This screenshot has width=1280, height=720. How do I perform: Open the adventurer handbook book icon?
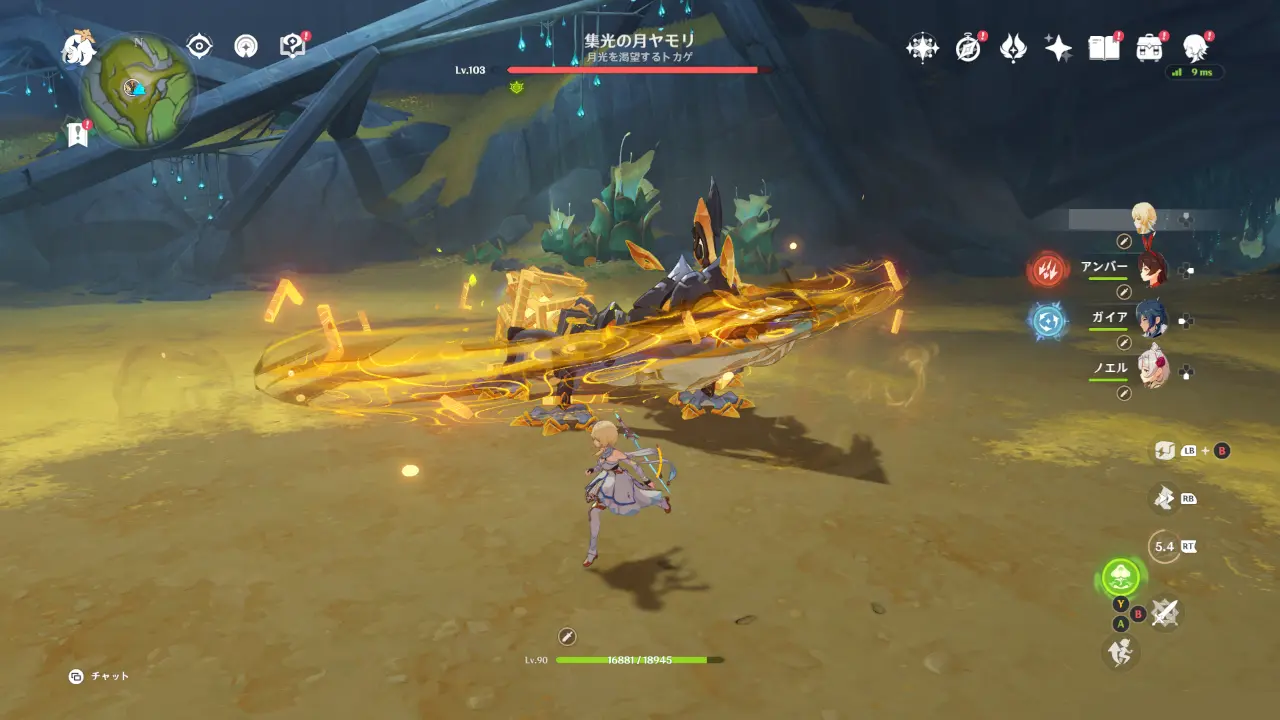pos(1103,48)
